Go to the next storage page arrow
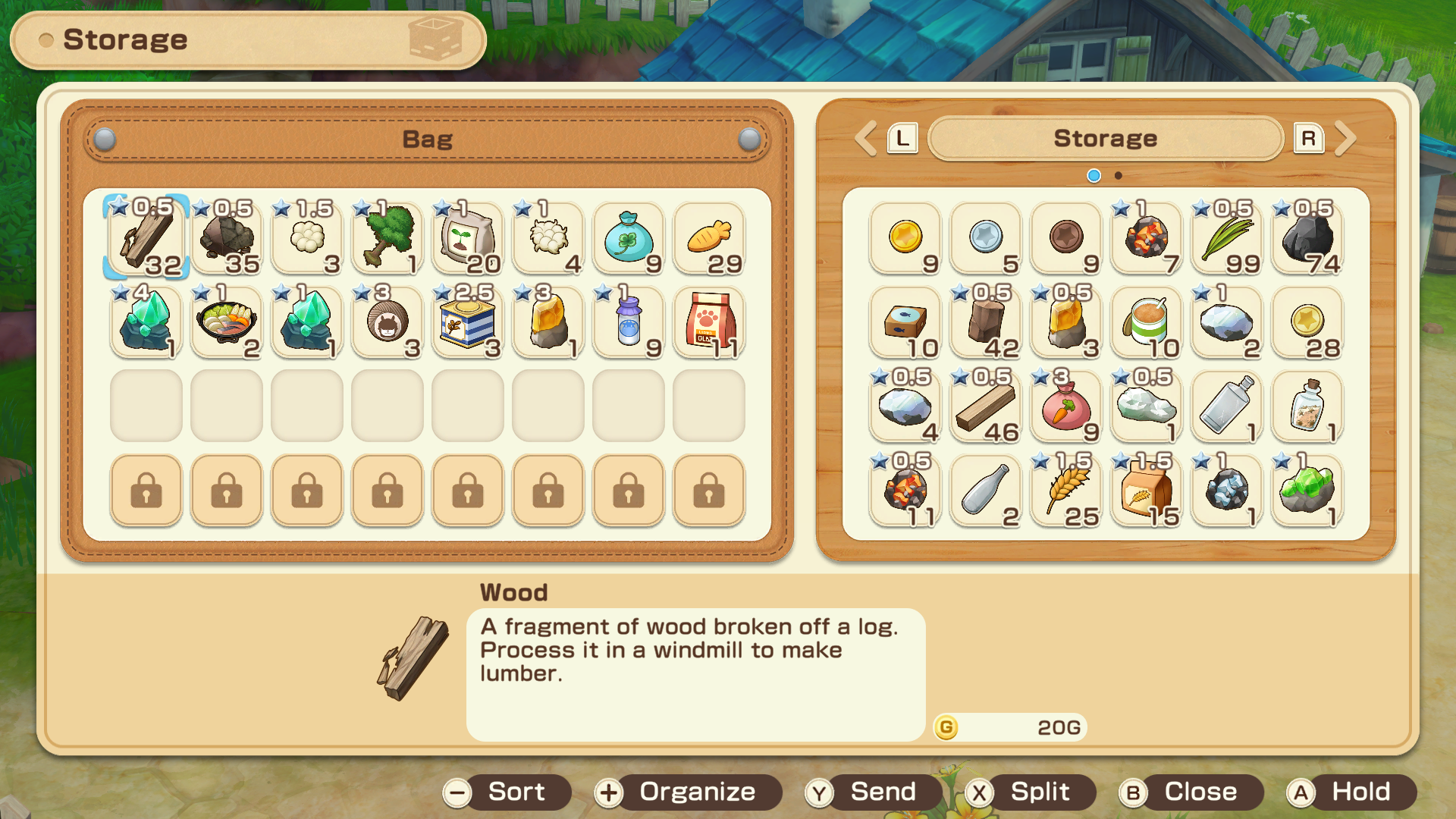 coord(1345,139)
